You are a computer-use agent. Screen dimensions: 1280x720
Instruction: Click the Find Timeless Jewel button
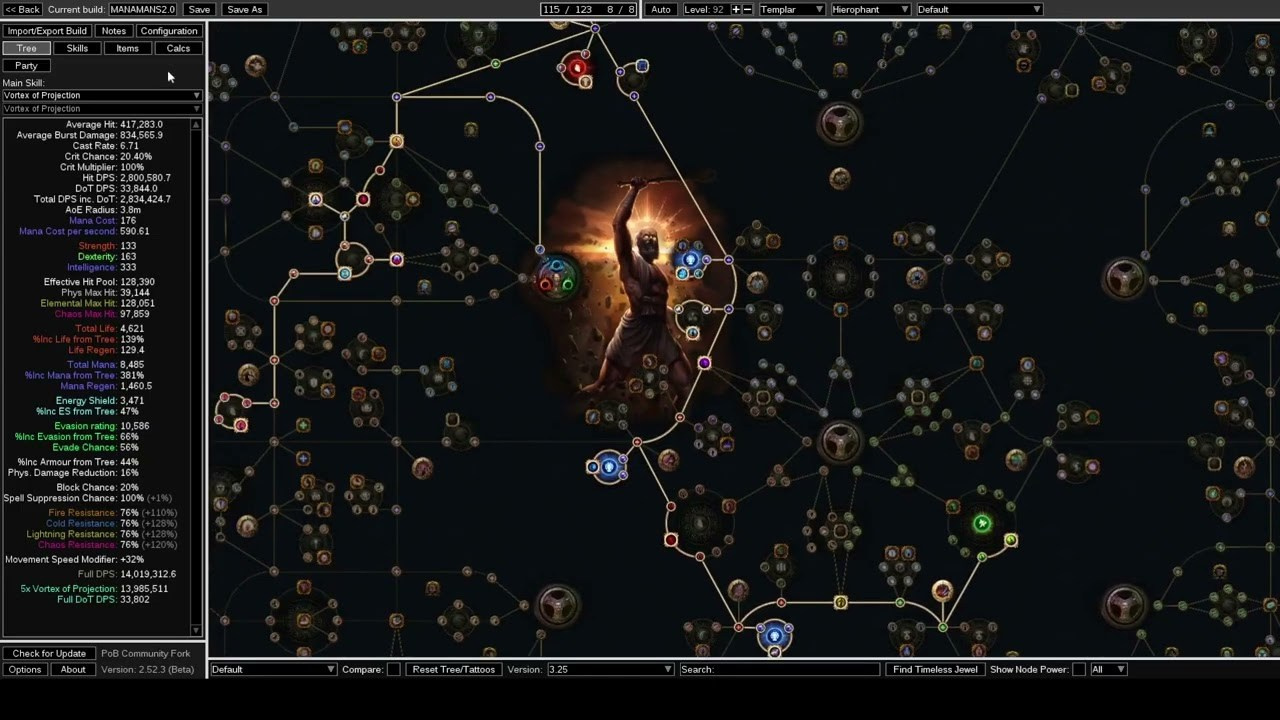click(x=934, y=669)
